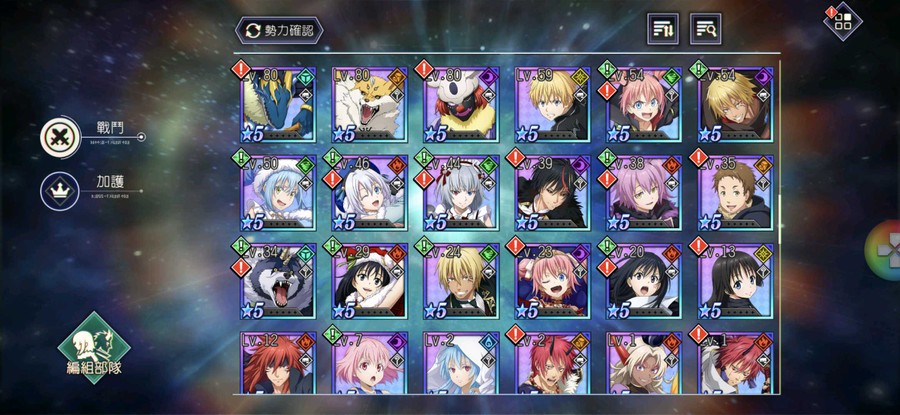900x415 pixels.
Task: Choose the Lv.69 blonde character card
Action: (551, 105)
